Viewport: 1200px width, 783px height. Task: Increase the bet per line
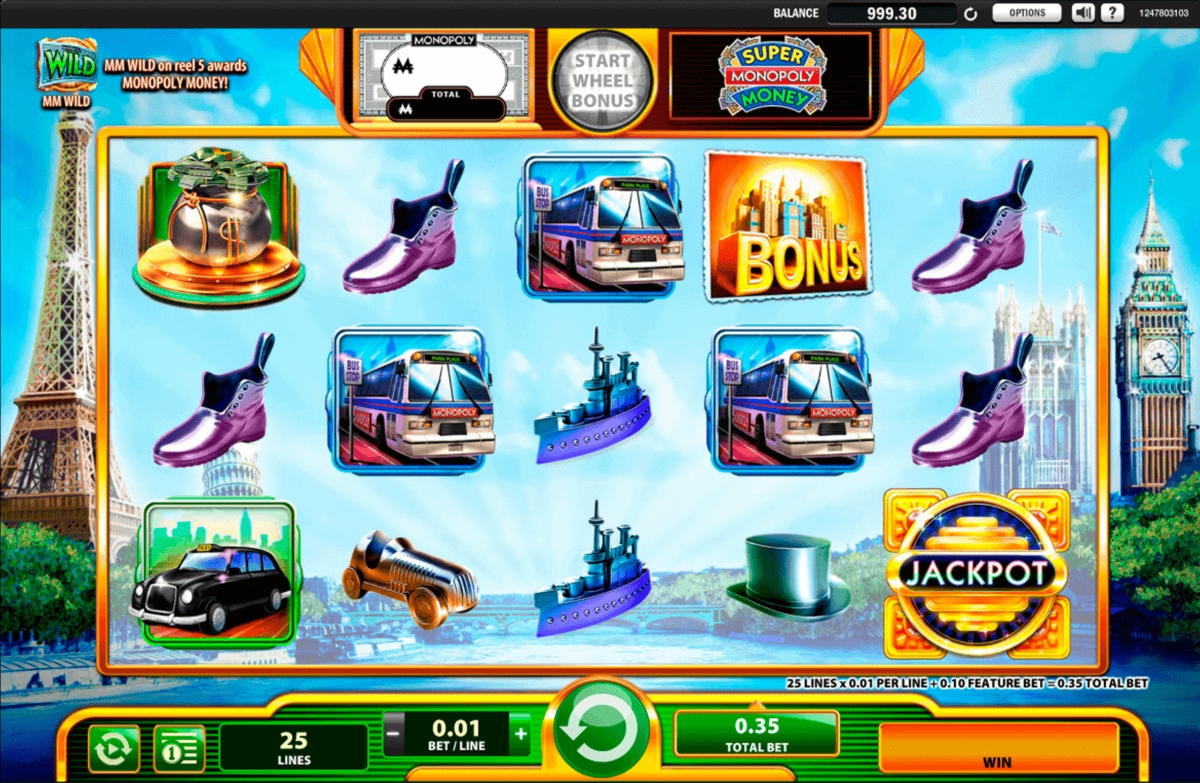[x=520, y=734]
